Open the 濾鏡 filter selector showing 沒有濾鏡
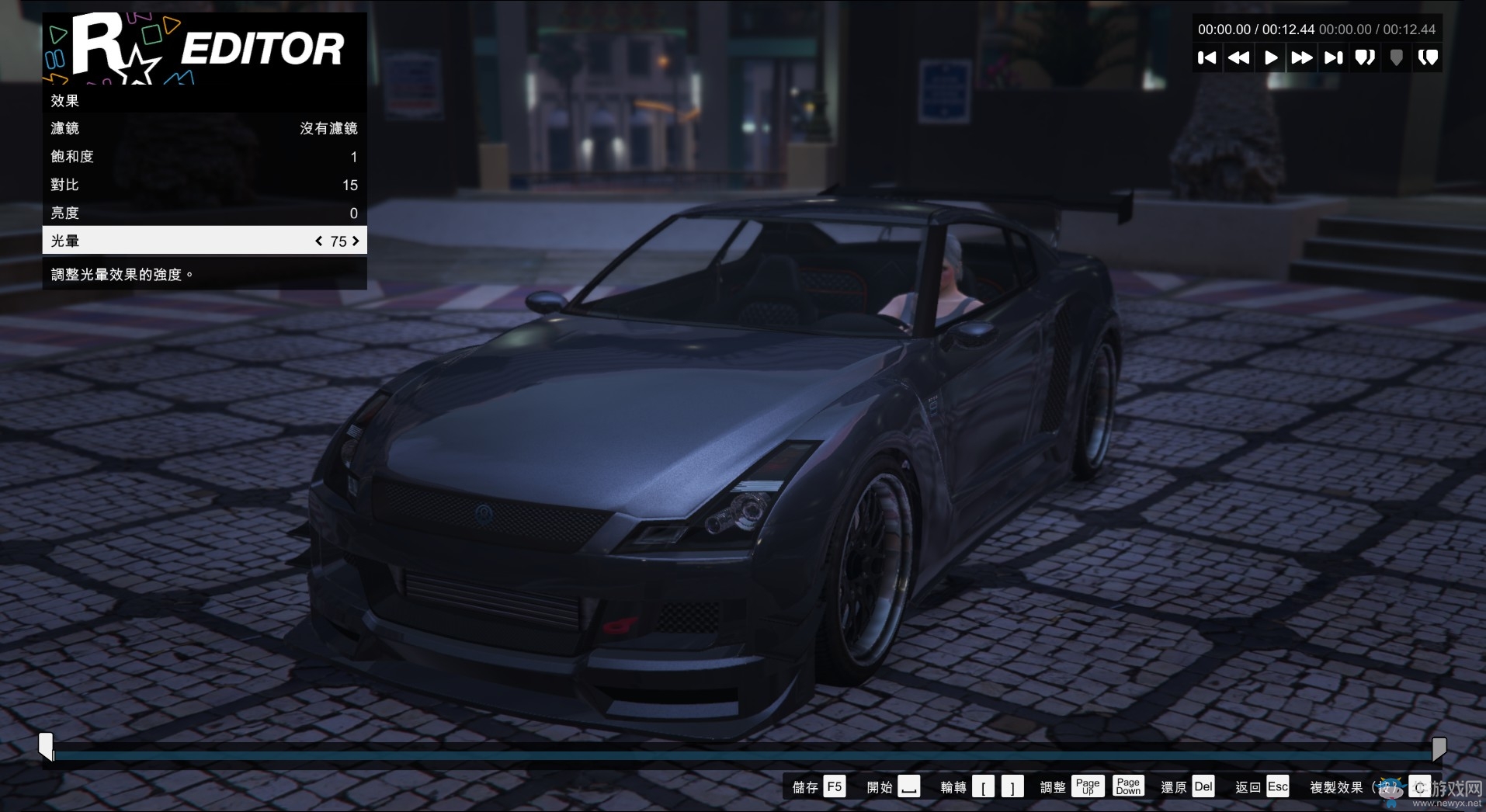Viewport: 1486px width, 812px height. (x=203, y=128)
